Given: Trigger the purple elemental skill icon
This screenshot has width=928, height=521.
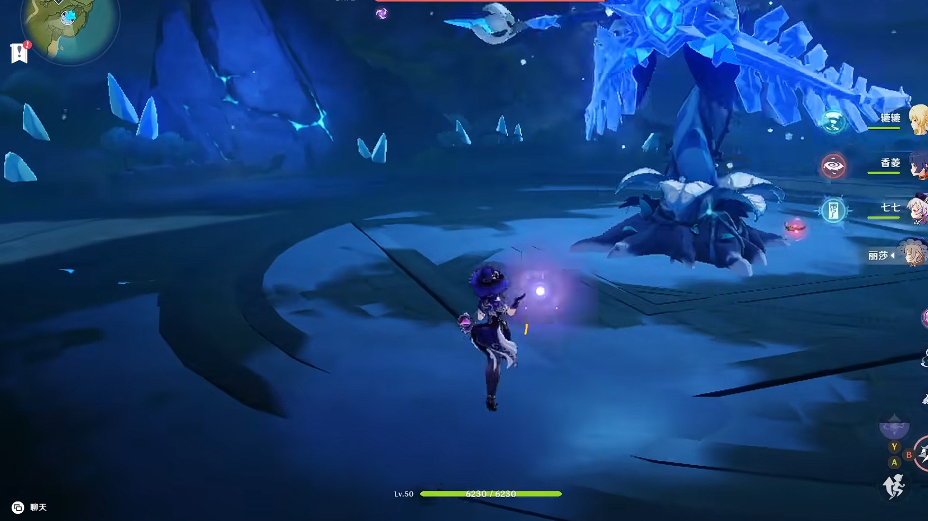Looking at the screenshot, I should [893, 428].
